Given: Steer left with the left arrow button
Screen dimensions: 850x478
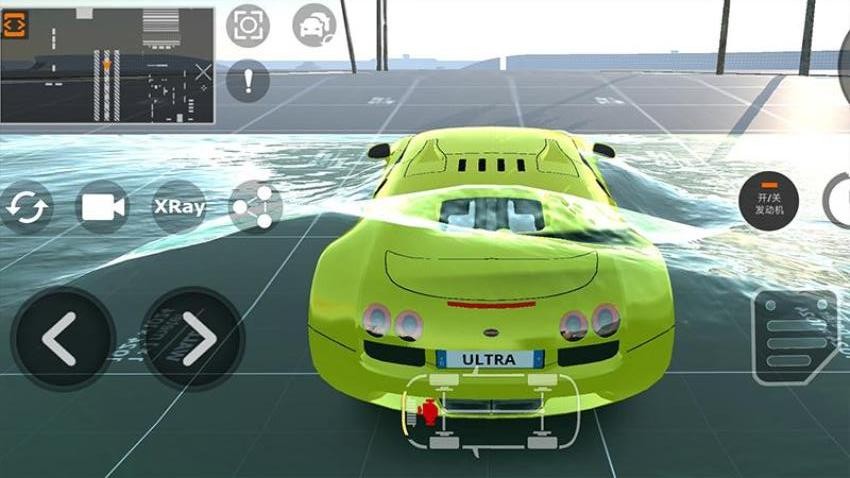Looking at the screenshot, I should pyautogui.click(x=59, y=340).
